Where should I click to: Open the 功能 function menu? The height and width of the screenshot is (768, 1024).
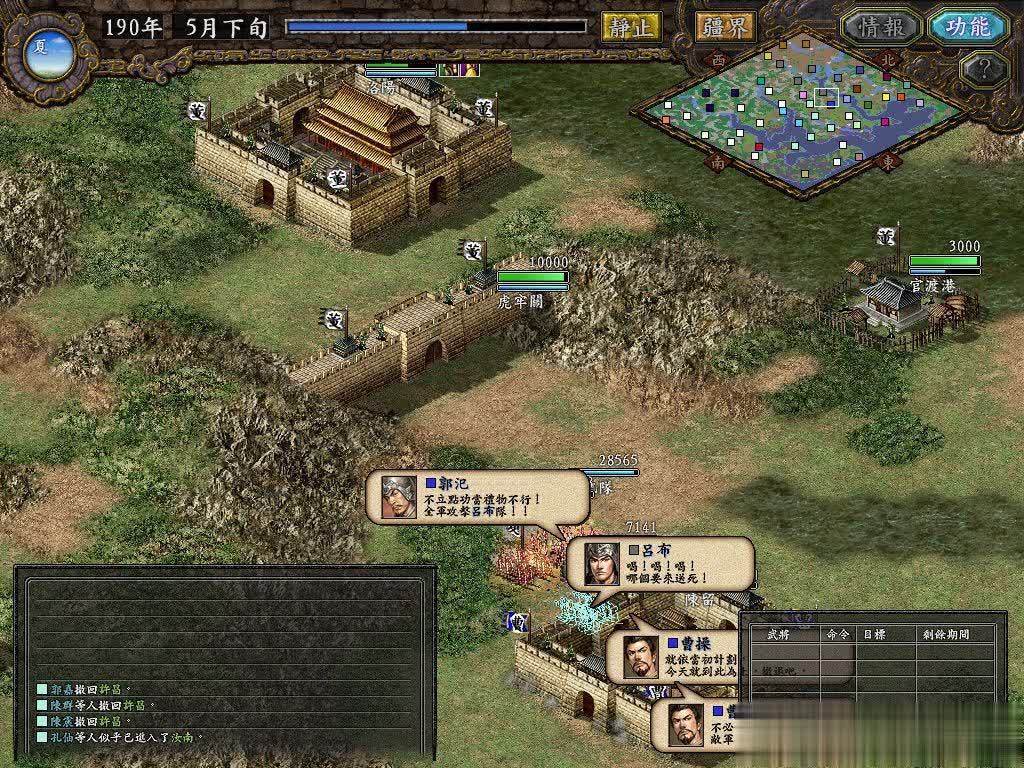click(x=967, y=27)
